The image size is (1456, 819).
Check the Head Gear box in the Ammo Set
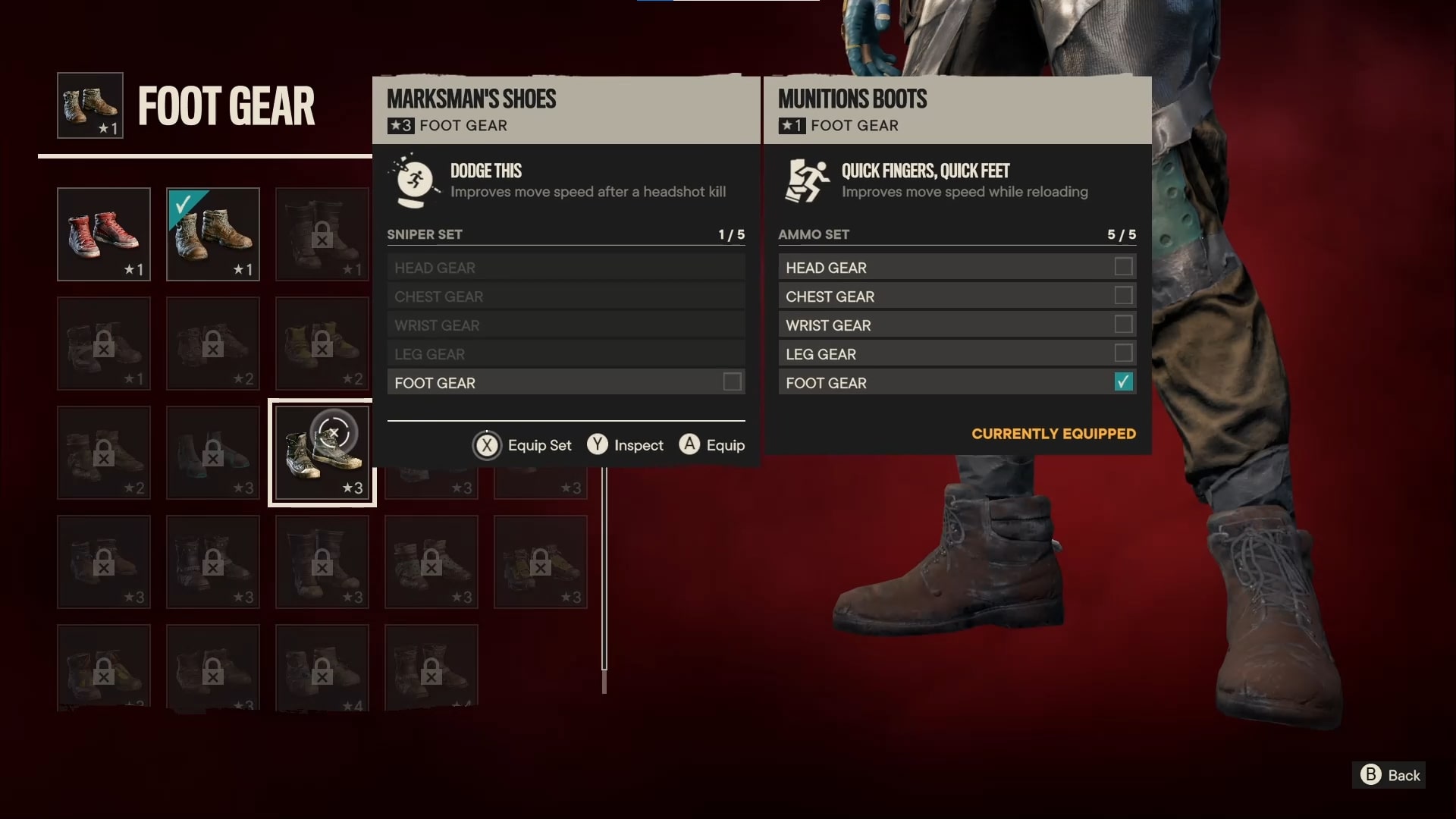1122,267
